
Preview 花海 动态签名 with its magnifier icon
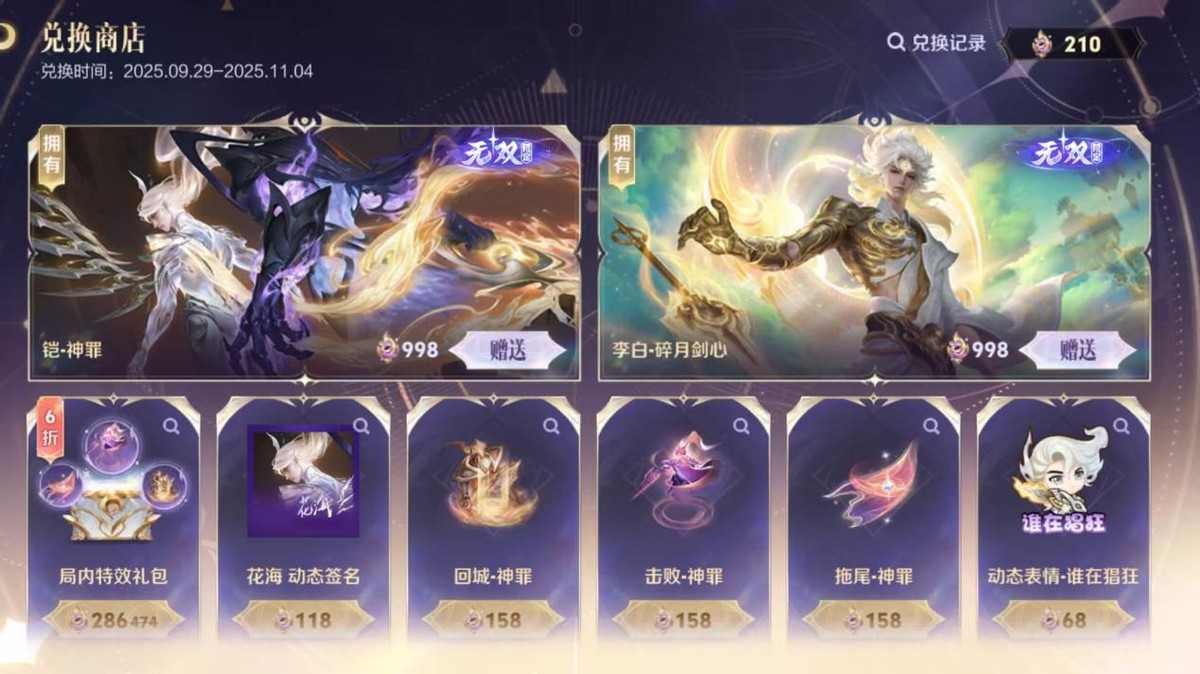tap(361, 427)
